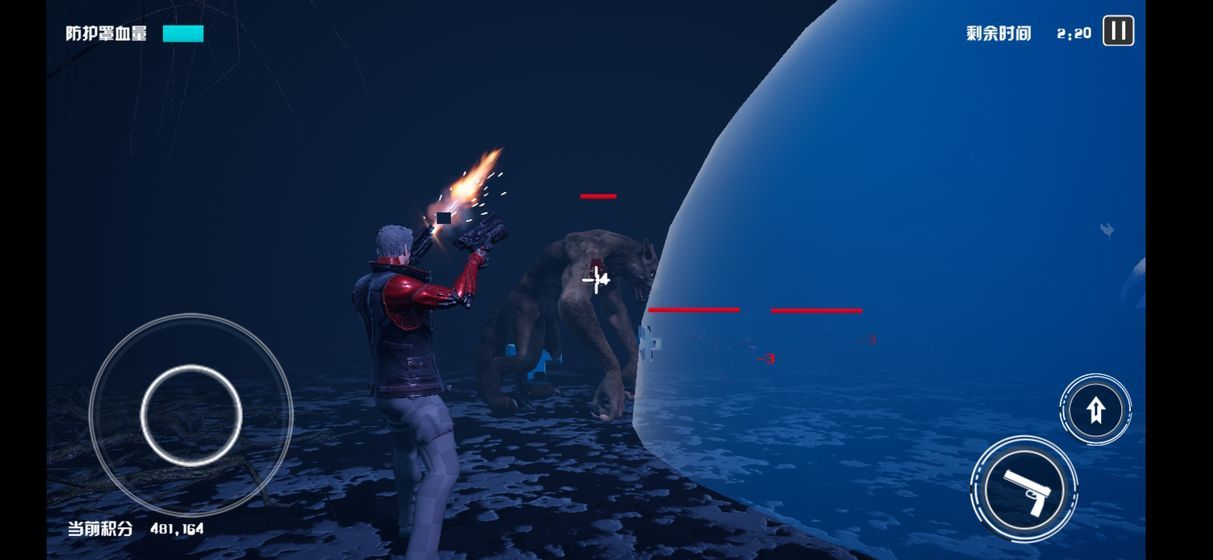Screen dimensions: 1213x560
Task: Tap the jump button with the up arrow
Action: 1095,410
